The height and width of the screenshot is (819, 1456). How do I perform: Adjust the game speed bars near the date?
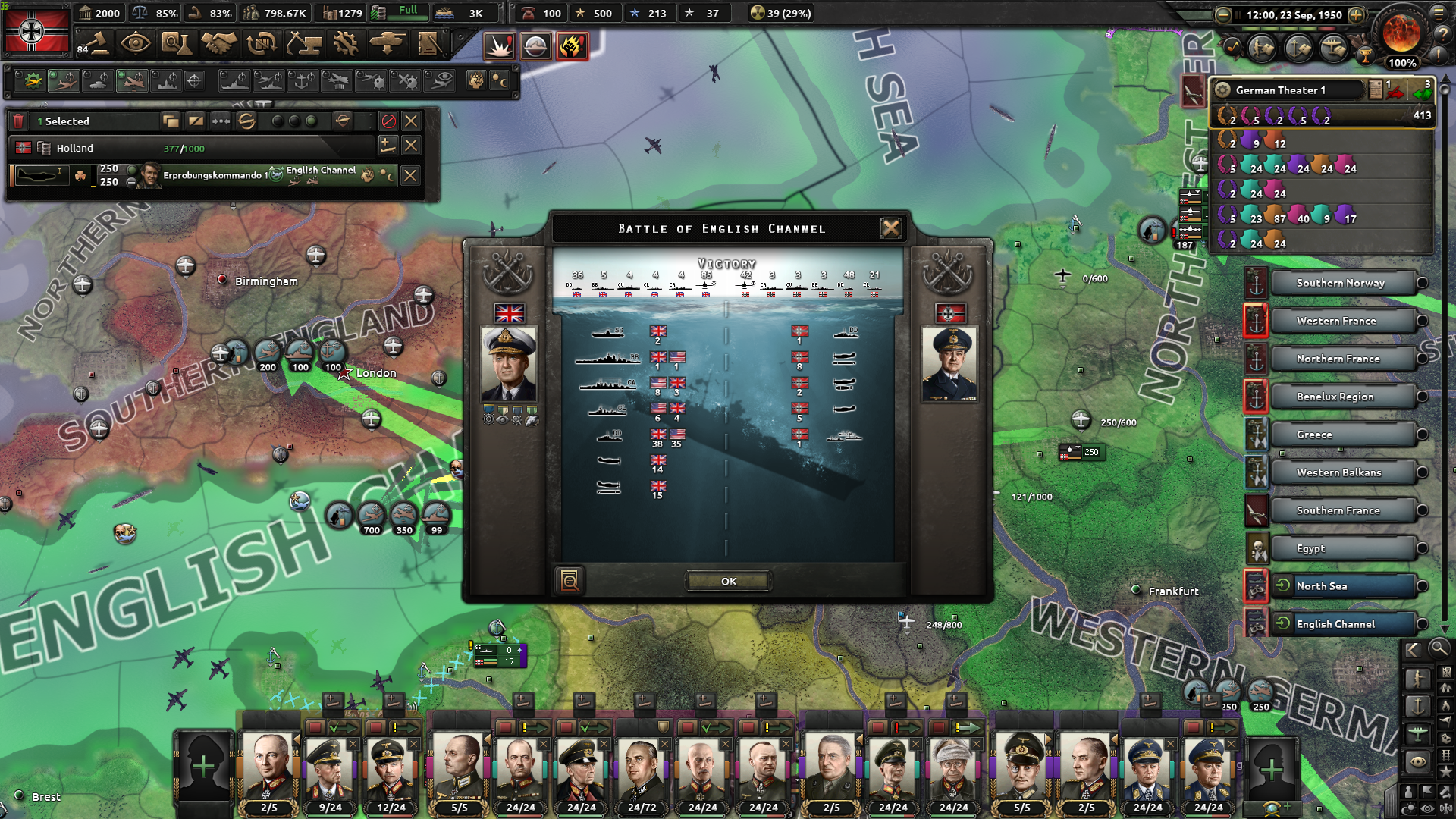pos(1289,29)
